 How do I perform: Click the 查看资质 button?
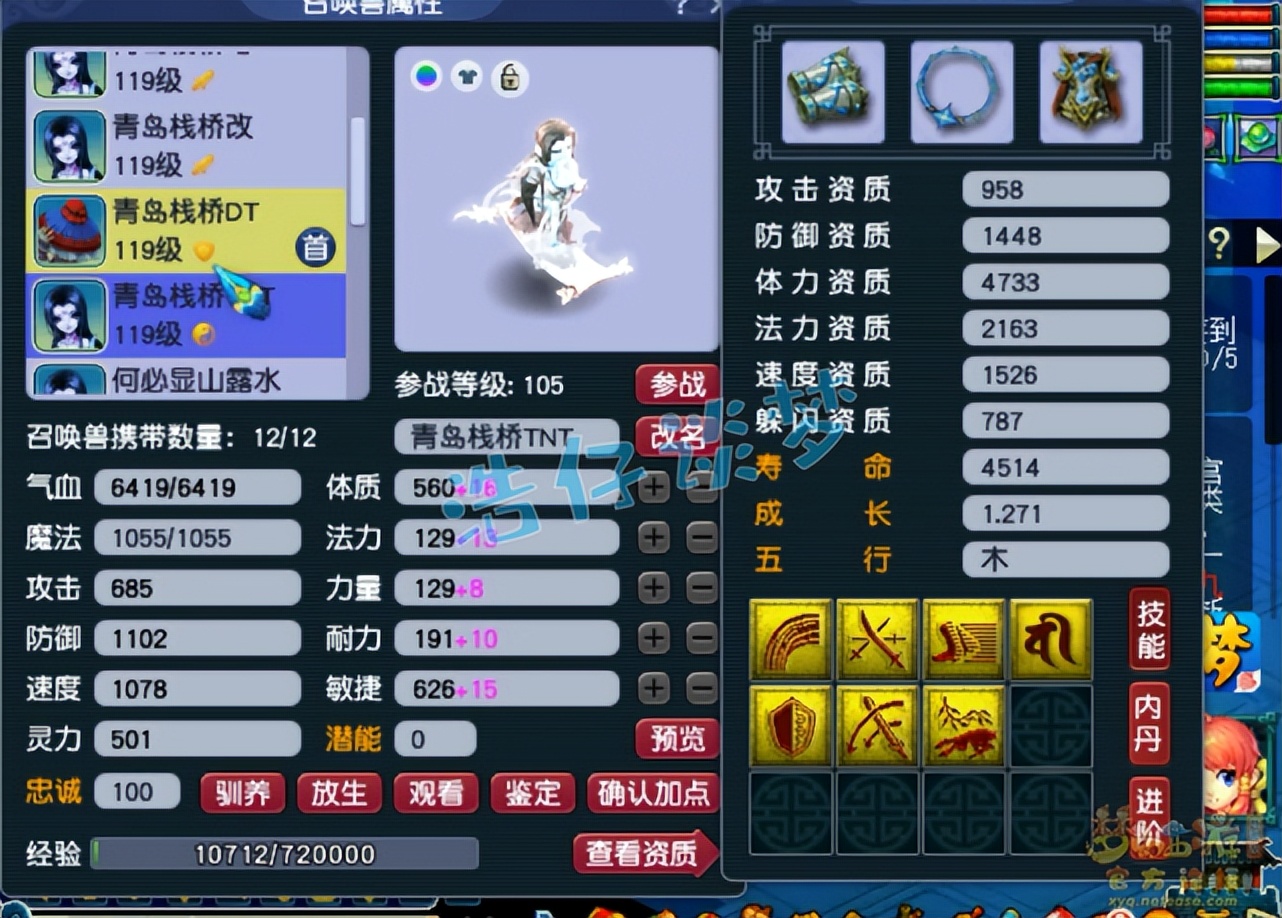click(644, 853)
